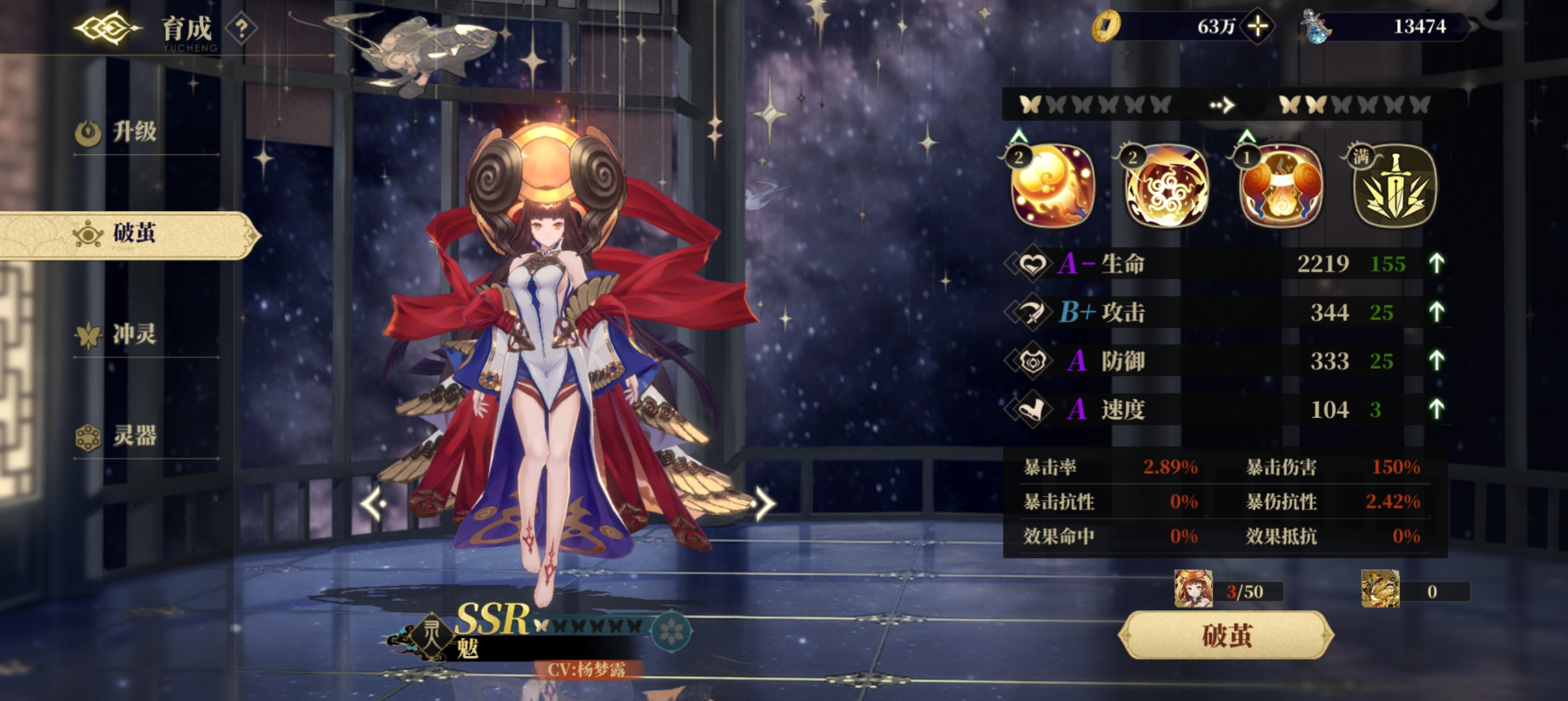Confirm with the 破茧 button
Image resolution: width=1568 pixels, height=701 pixels.
point(1226,635)
